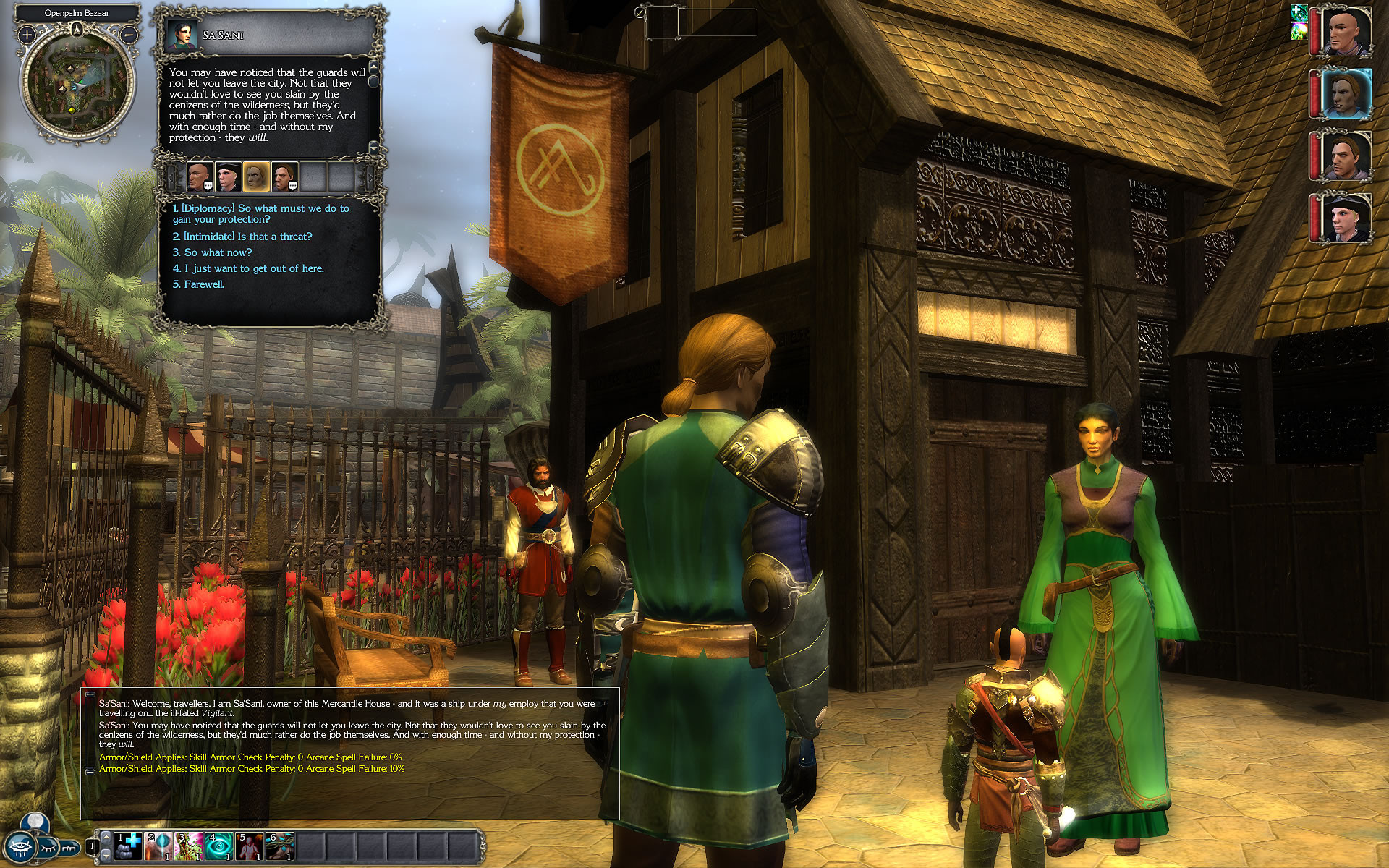Image resolution: width=1389 pixels, height=868 pixels.
Task: Select the hat-wearing speaker portrait in the dialogue panel
Action: [x=227, y=176]
